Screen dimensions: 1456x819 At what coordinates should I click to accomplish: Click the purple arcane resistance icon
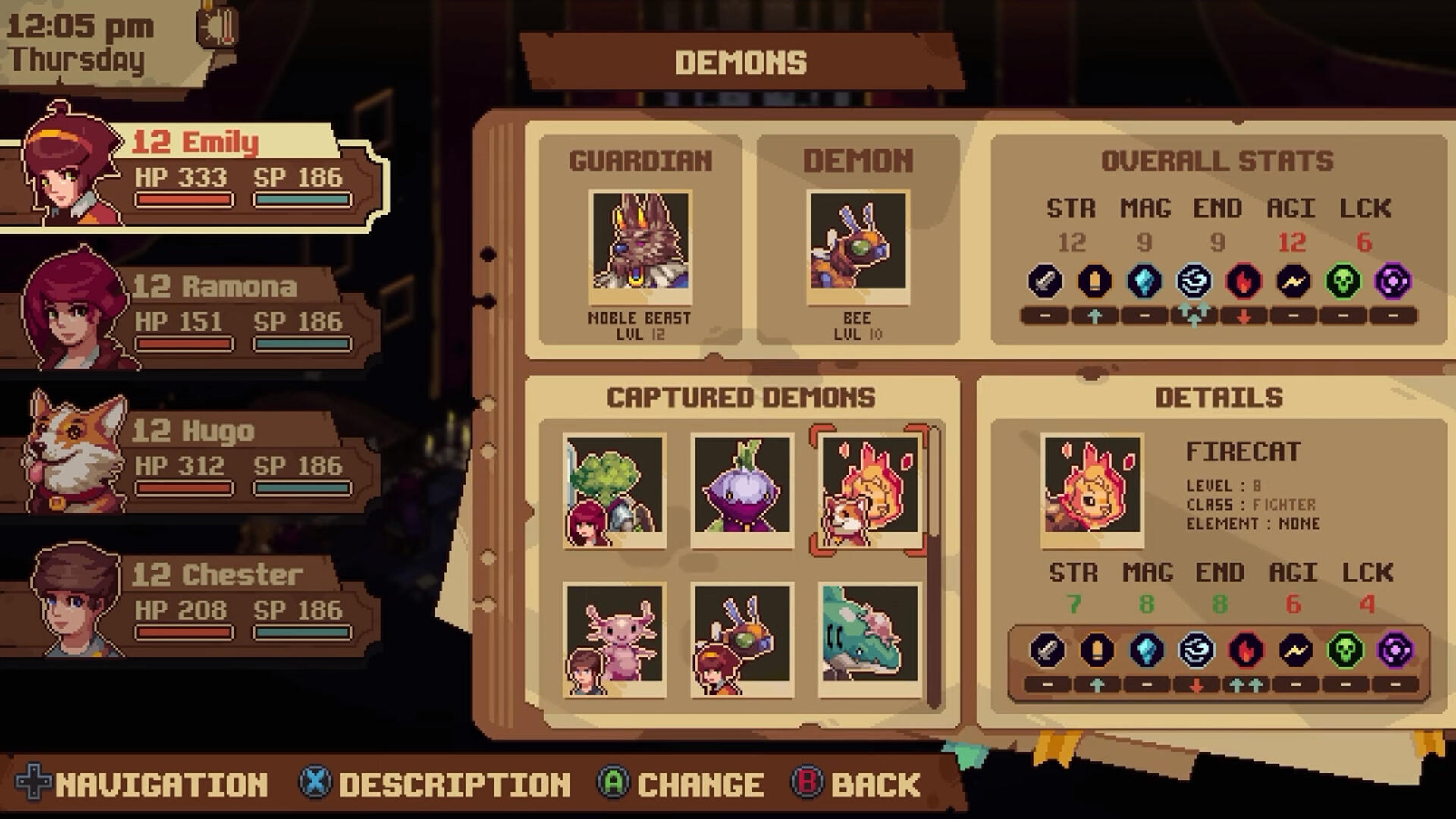(1395, 281)
